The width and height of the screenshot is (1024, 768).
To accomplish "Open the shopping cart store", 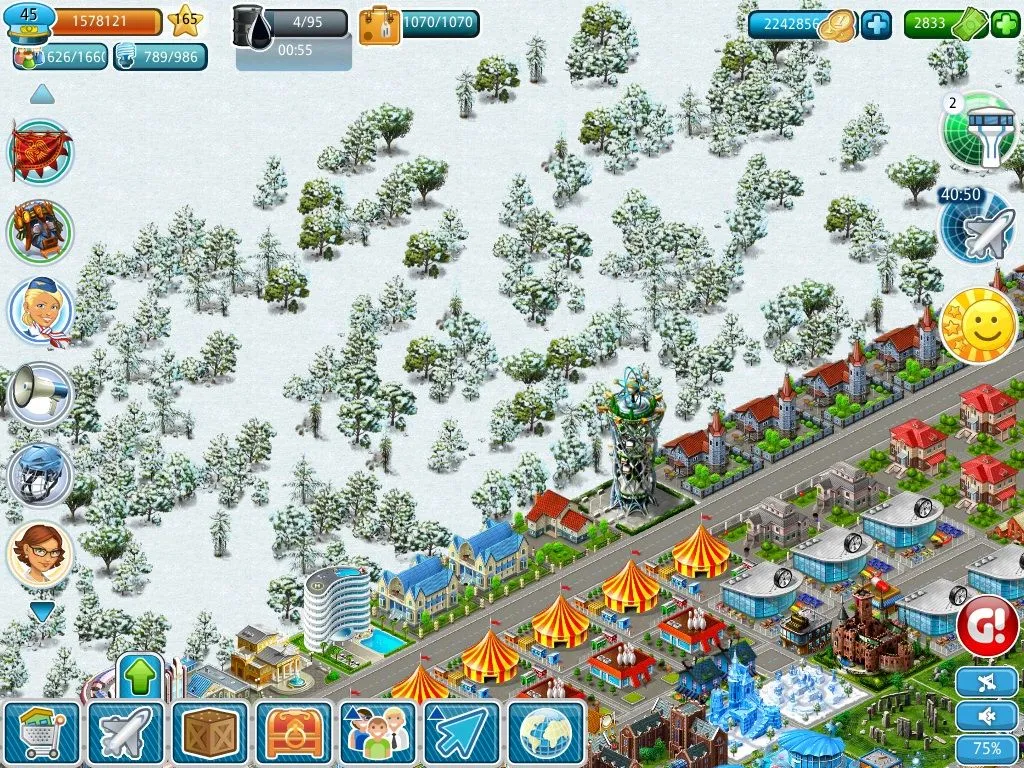I will pos(42,733).
